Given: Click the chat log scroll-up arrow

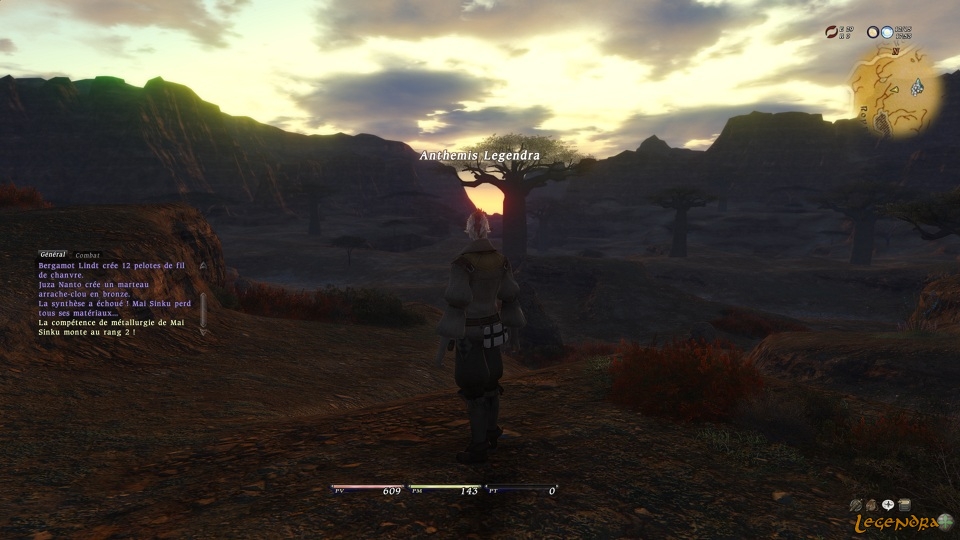Looking at the screenshot, I should [203, 267].
